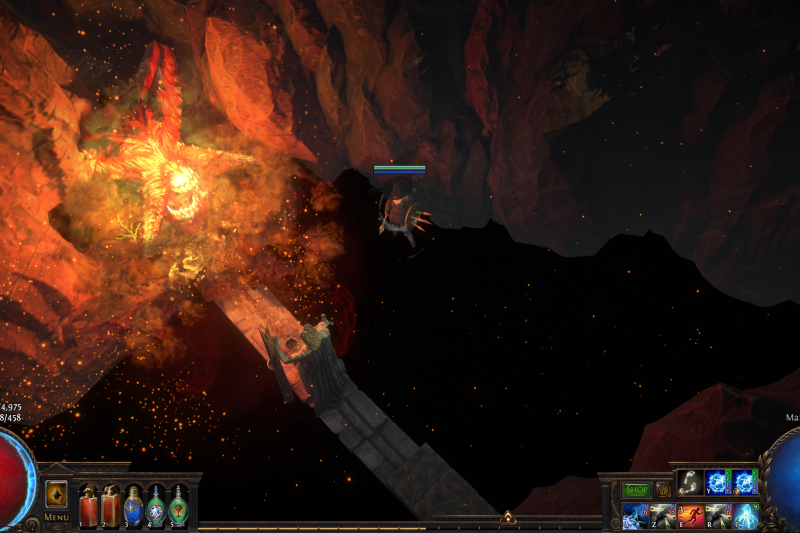Click the gold level-up arrow button
Screen dimensions: 800x533
(x=56, y=494)
